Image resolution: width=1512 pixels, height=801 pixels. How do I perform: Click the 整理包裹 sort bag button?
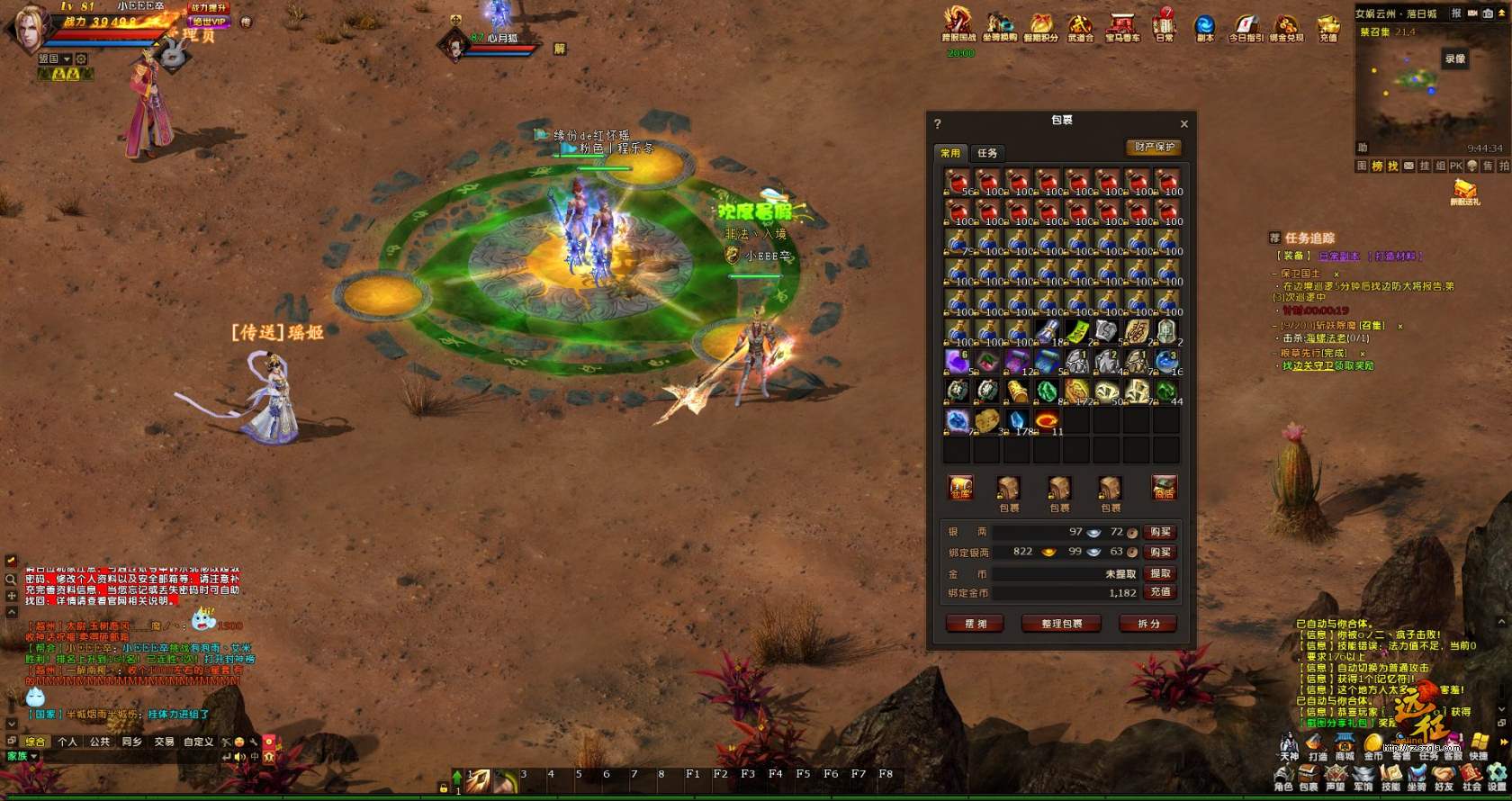(1061, 624)
